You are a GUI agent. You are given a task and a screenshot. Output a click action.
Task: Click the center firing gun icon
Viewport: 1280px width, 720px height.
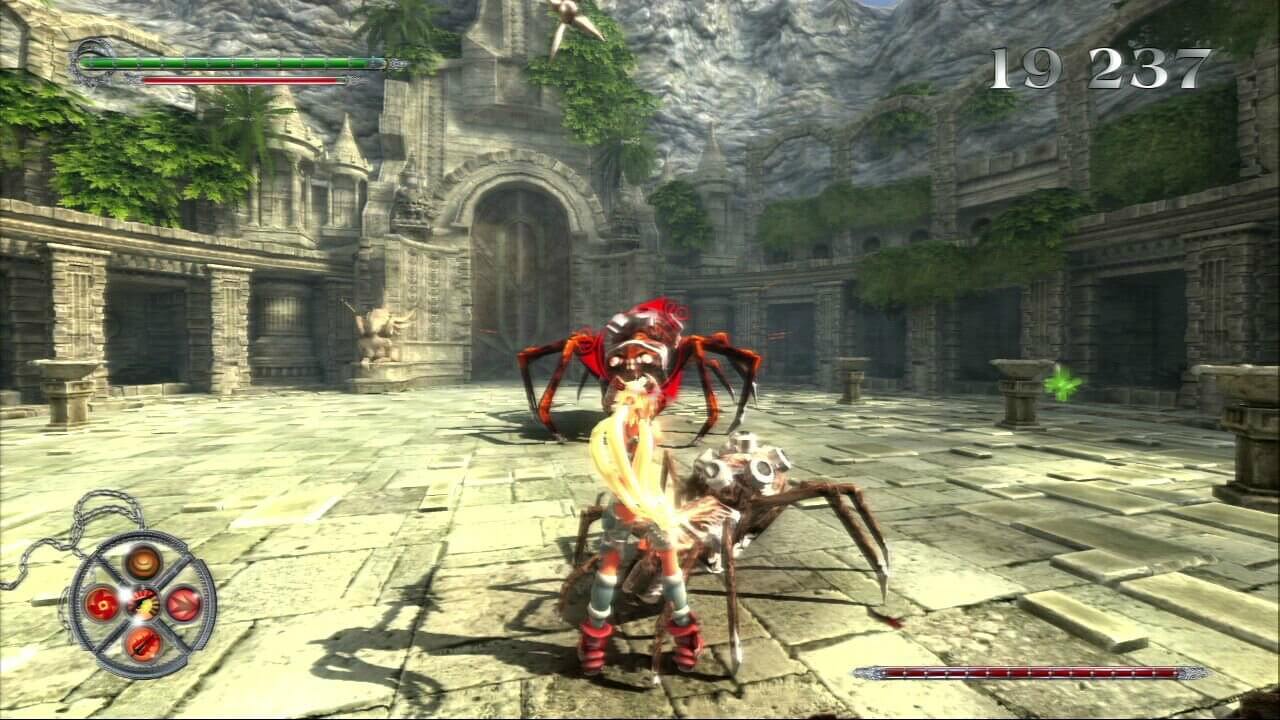[143, 603]
